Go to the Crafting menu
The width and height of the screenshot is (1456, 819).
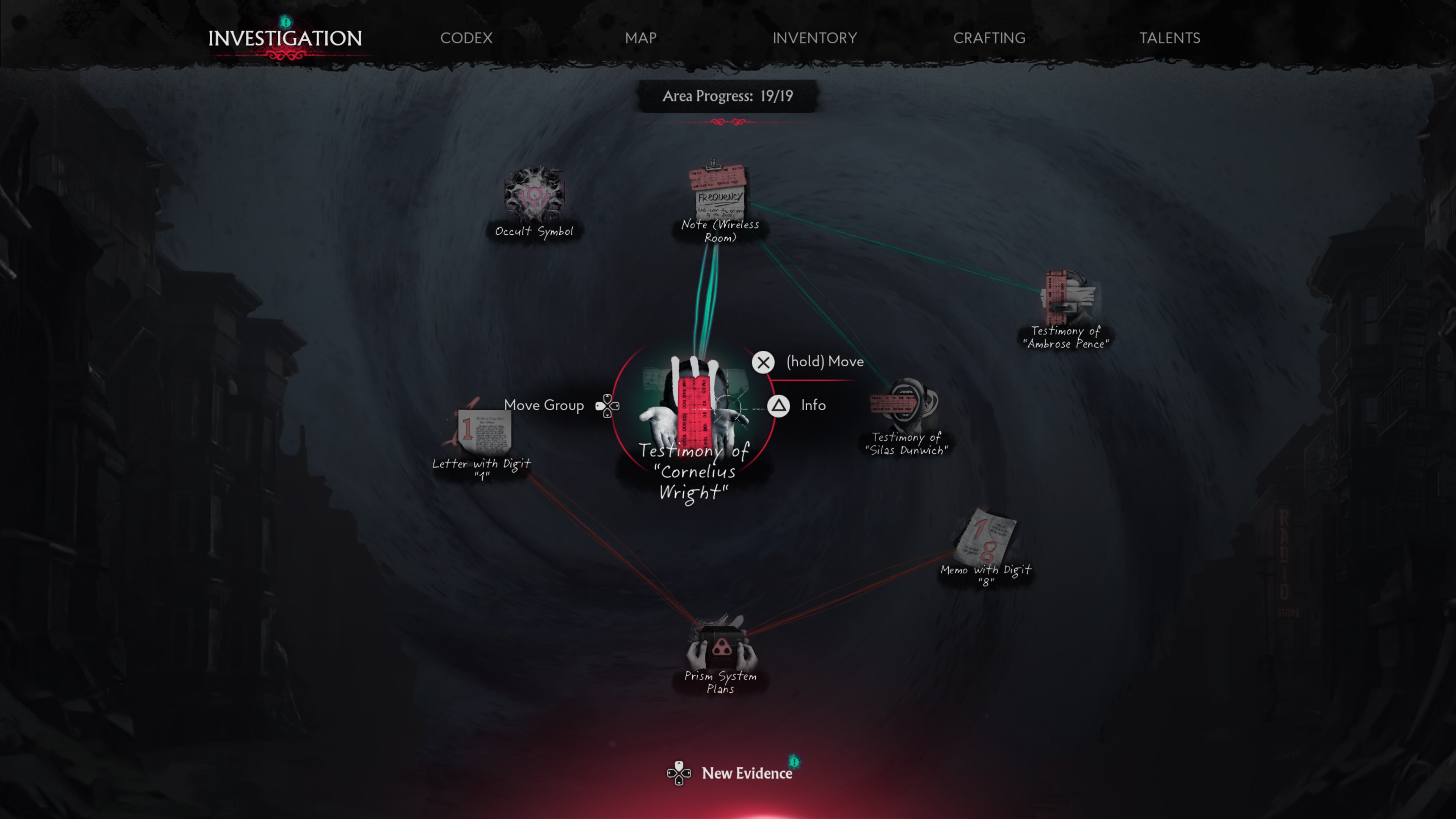[x=989, y=38]
